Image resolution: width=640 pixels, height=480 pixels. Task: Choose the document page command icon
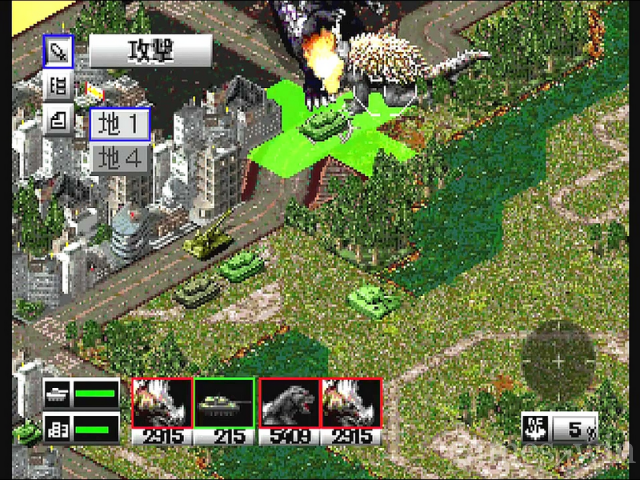pyautogui.click(x=59, y=122)
